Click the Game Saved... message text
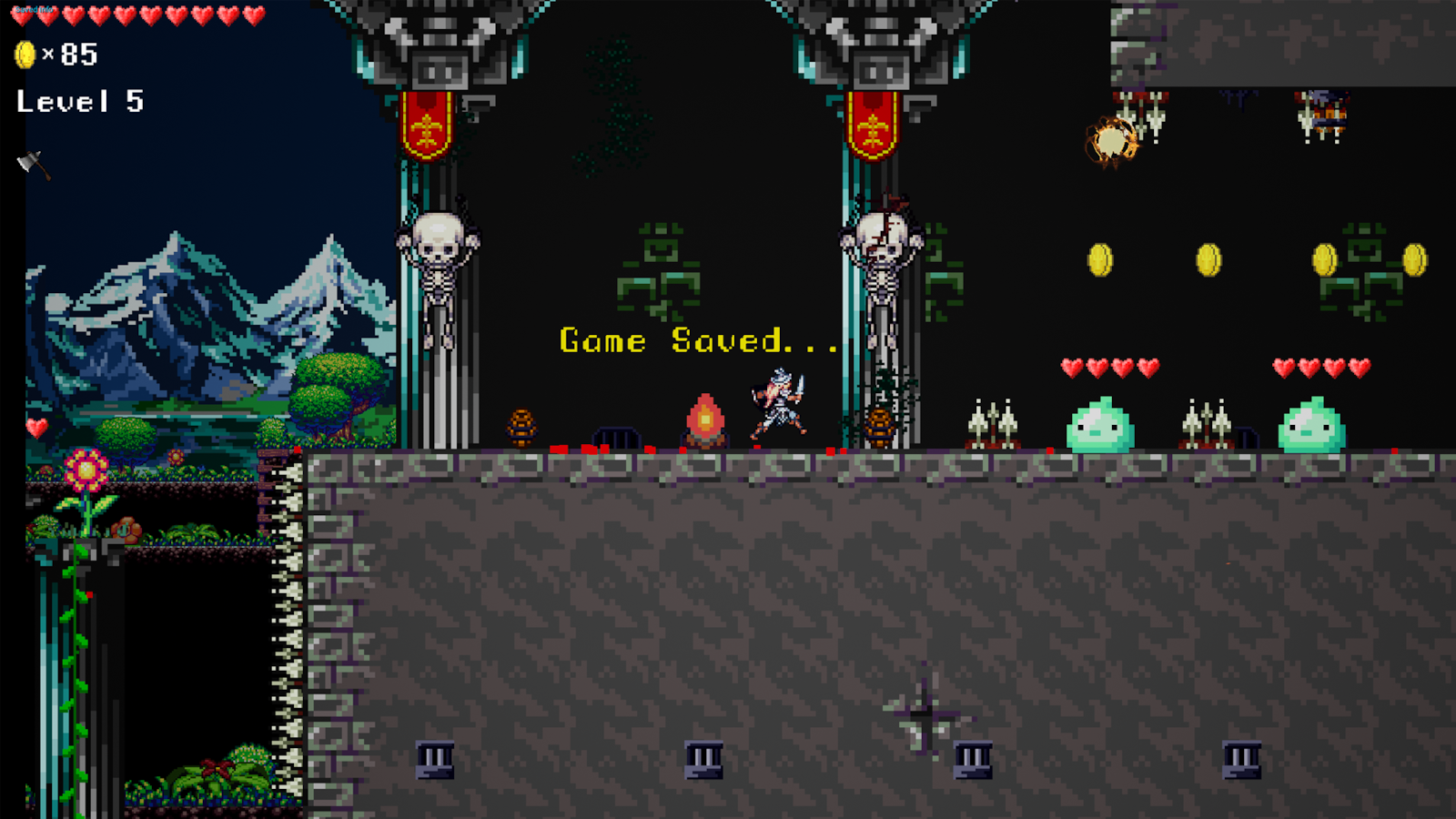This screenshot has width=1456, height=819. pos(699,341)
